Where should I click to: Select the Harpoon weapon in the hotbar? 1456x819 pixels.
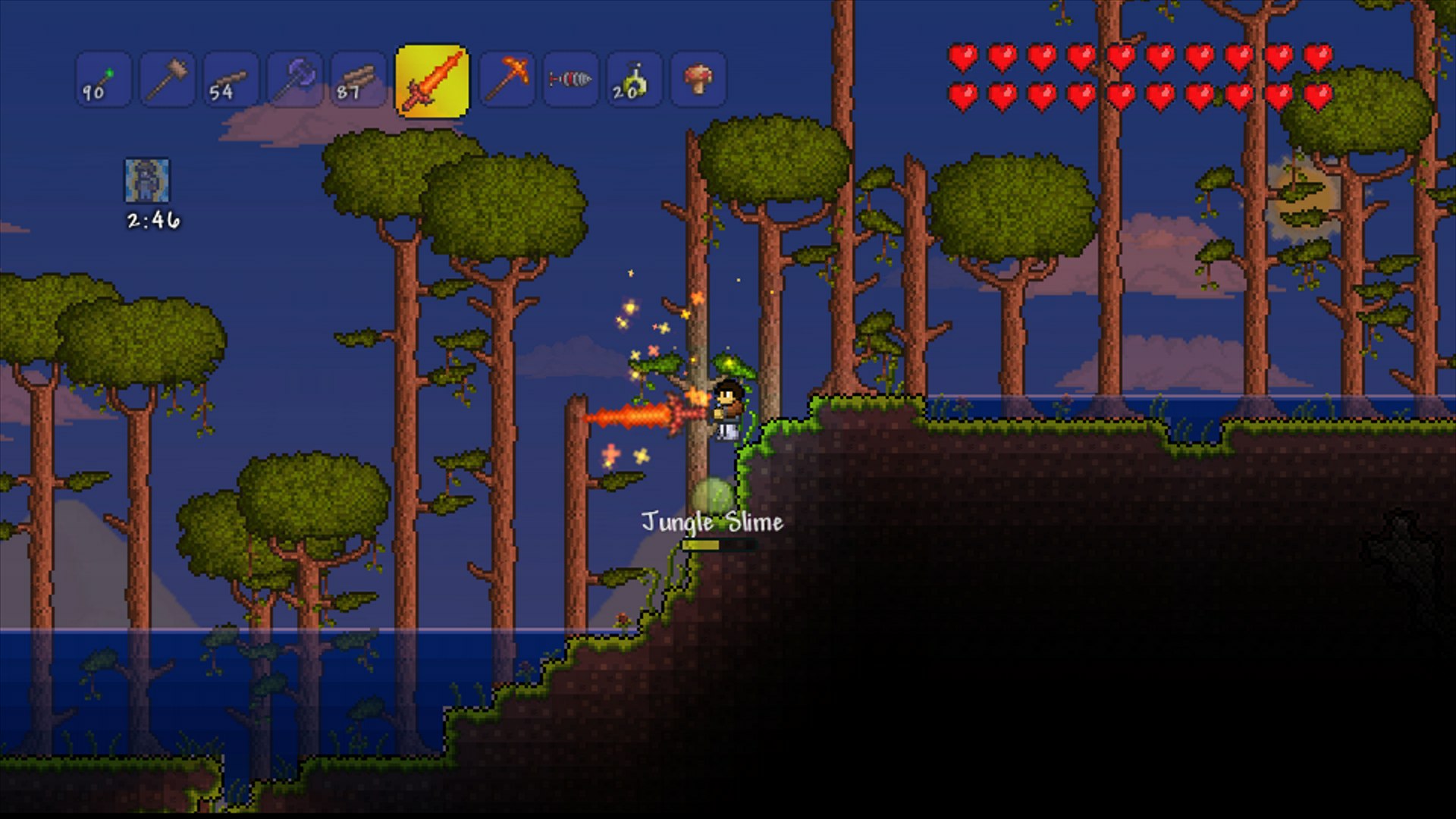point(571,78)
